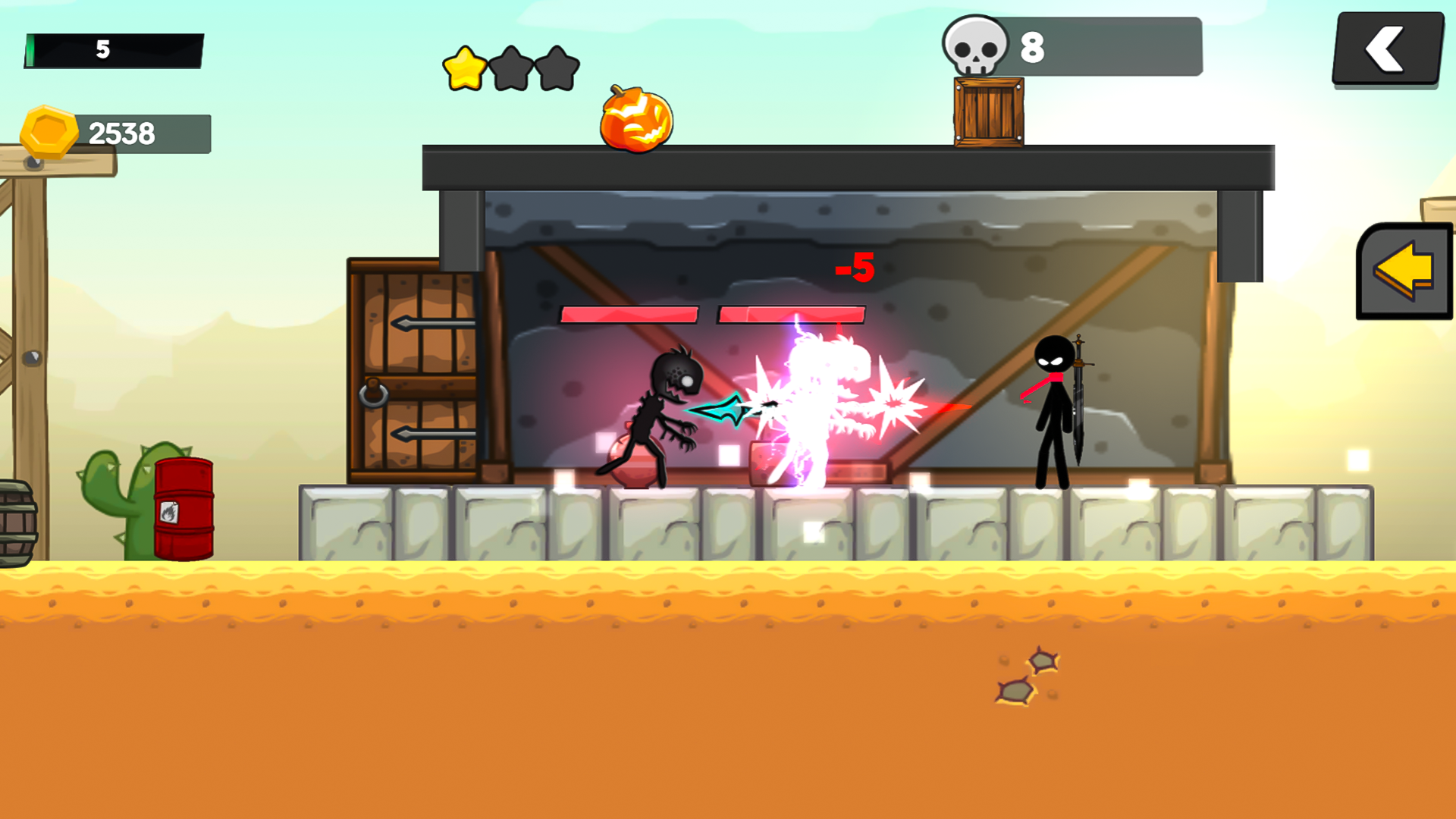Click the sword carried by the stickman
The width and height of the screenshot is (1456, 819).
point(1078,394)
